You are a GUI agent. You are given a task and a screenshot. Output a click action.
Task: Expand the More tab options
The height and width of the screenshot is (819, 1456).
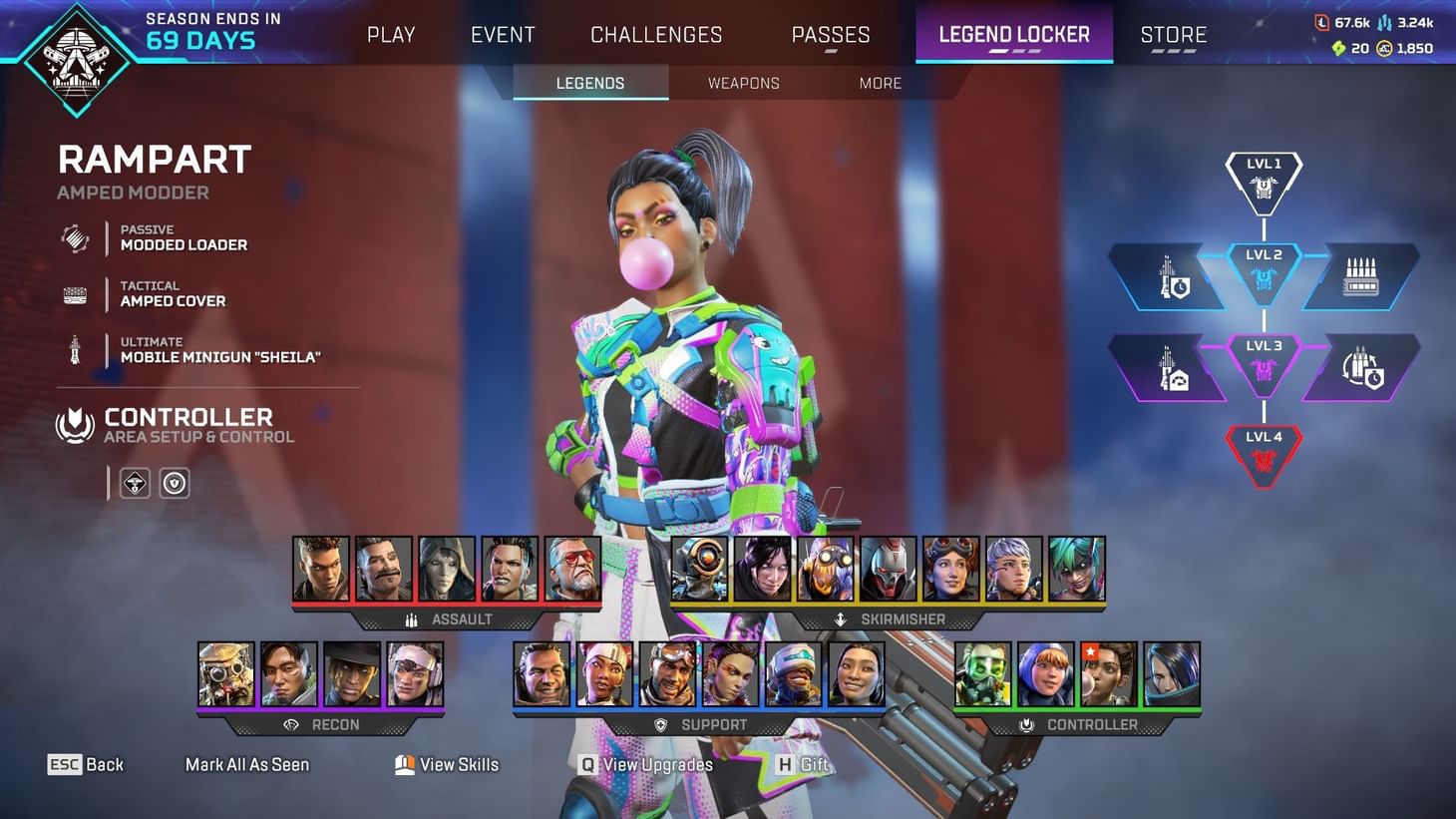[x=879, y=83]
